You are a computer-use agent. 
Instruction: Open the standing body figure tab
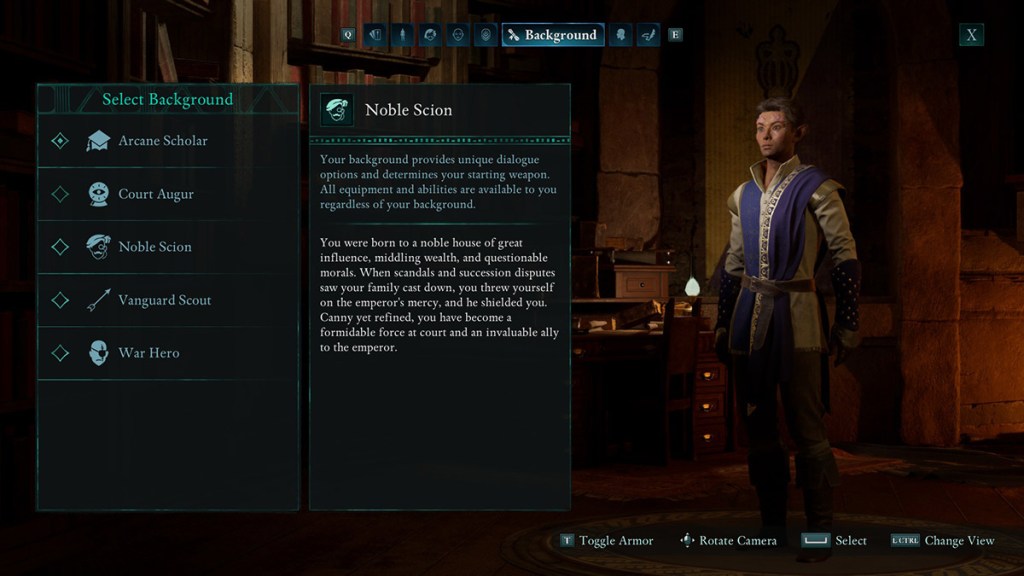point(402,35)
